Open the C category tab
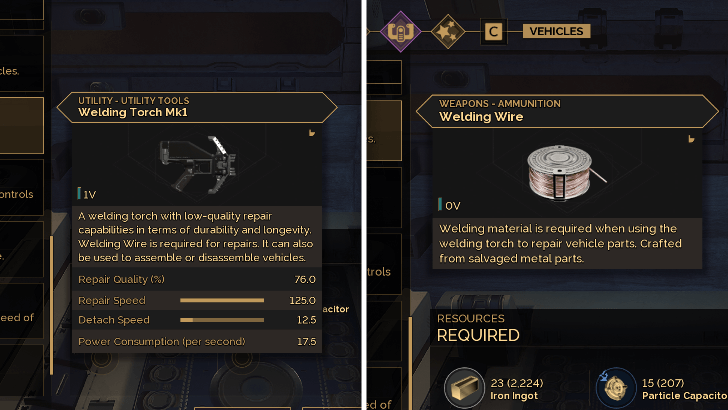The image size is (728, 410). coord(492,32)
